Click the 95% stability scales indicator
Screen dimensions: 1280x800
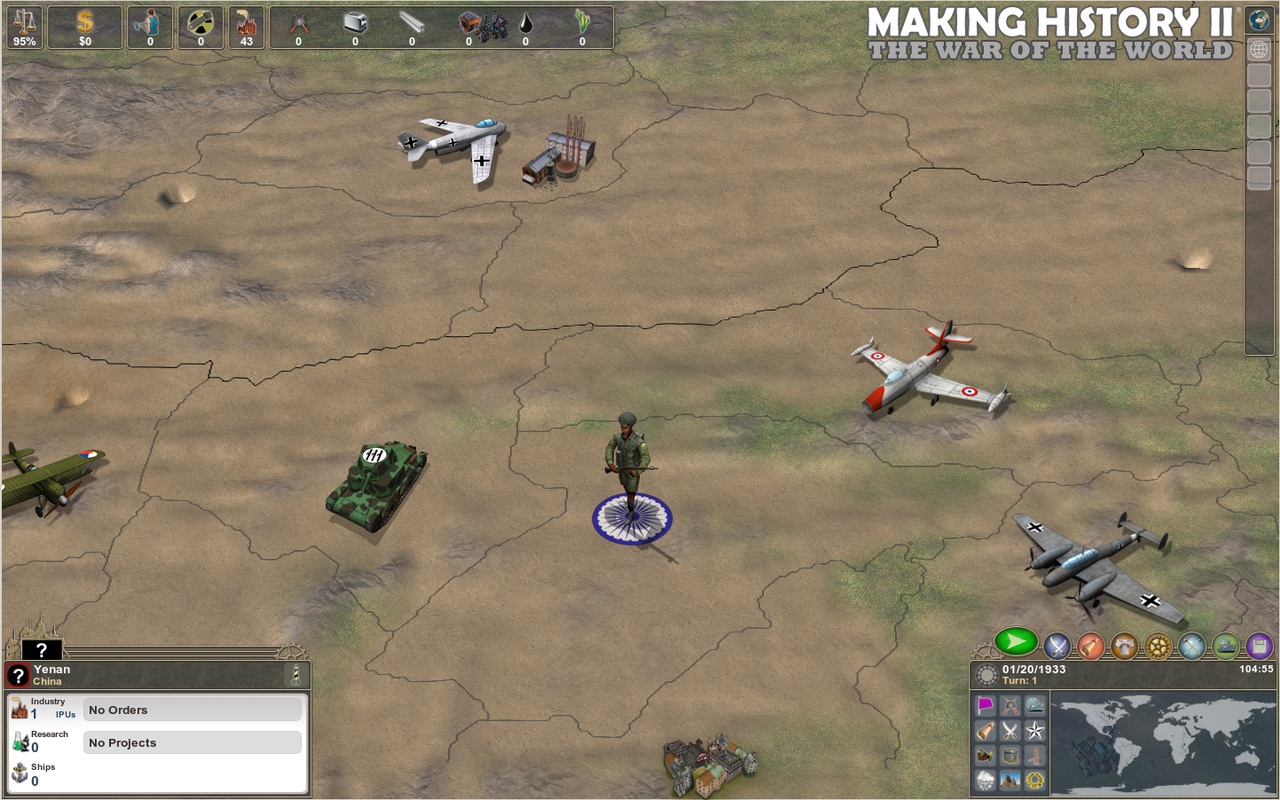tap(25, 27)
